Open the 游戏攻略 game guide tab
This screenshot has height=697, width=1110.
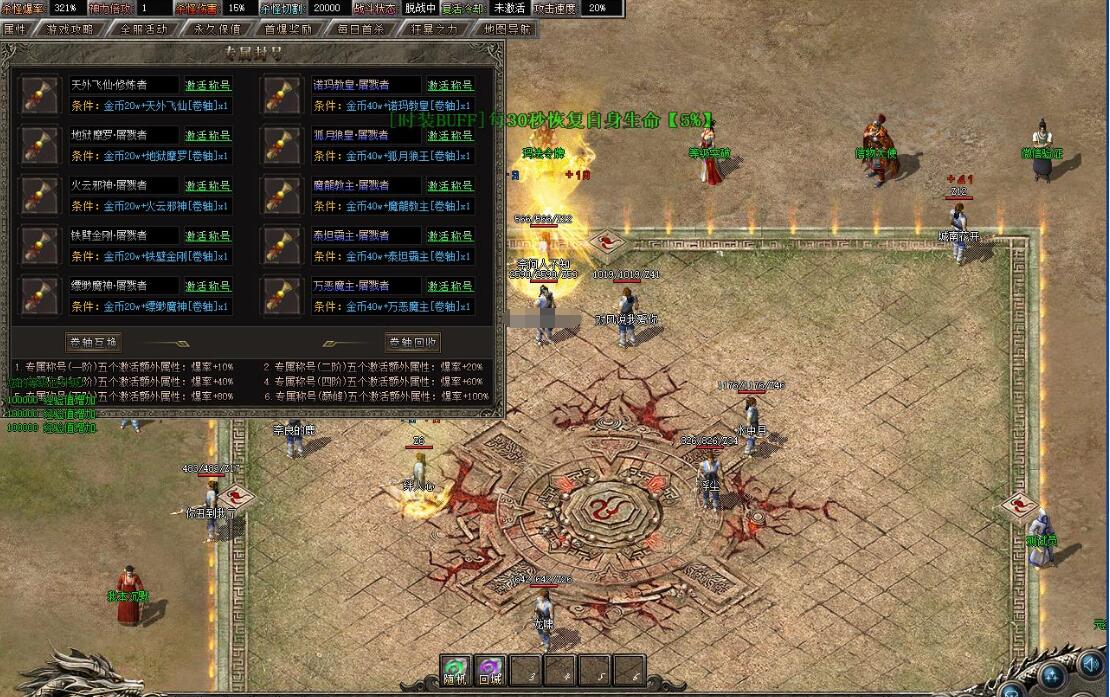coord(70,29)
